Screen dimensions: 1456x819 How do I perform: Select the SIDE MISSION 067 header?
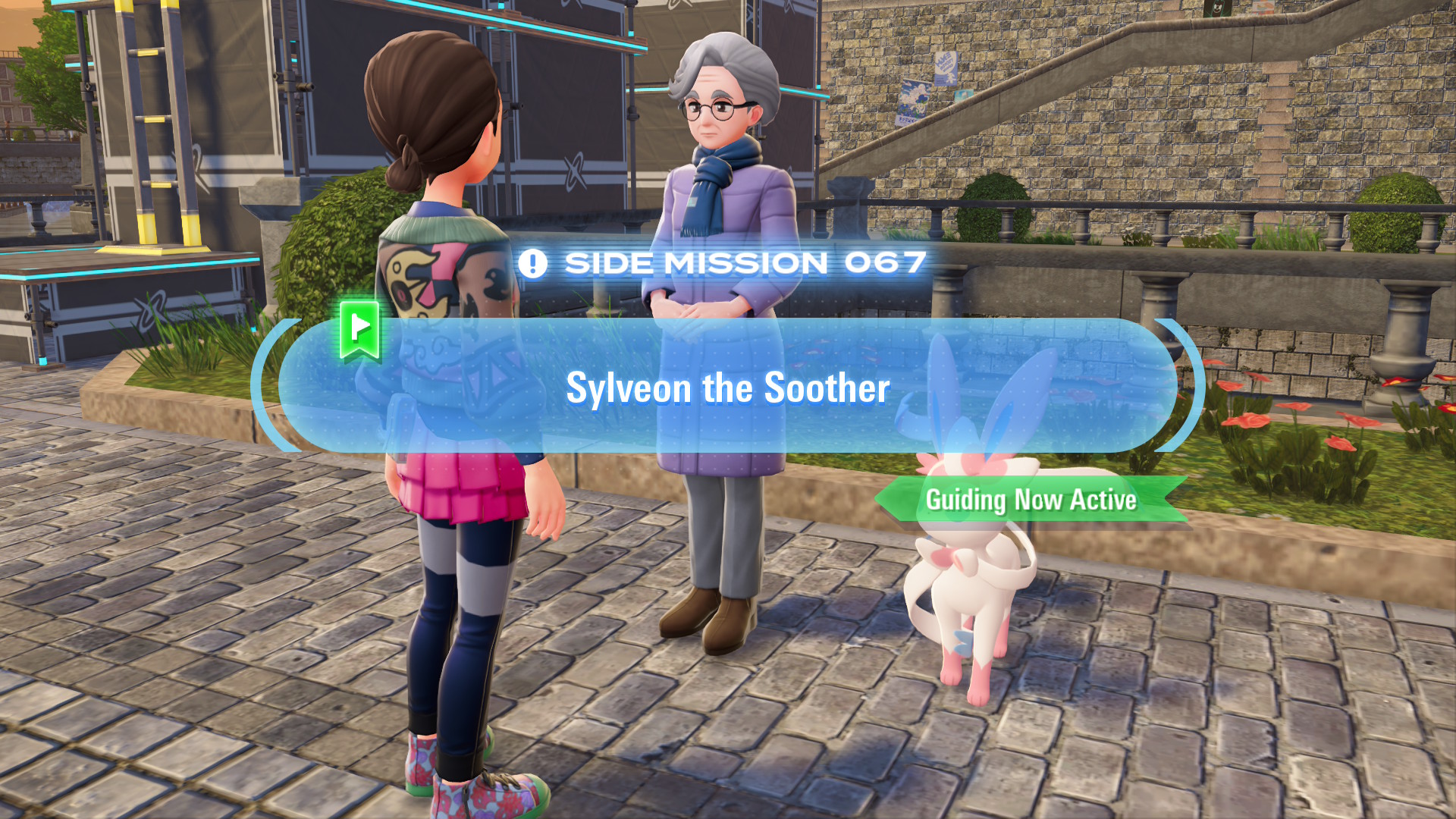pyautogui.click(x=743, y=263)
